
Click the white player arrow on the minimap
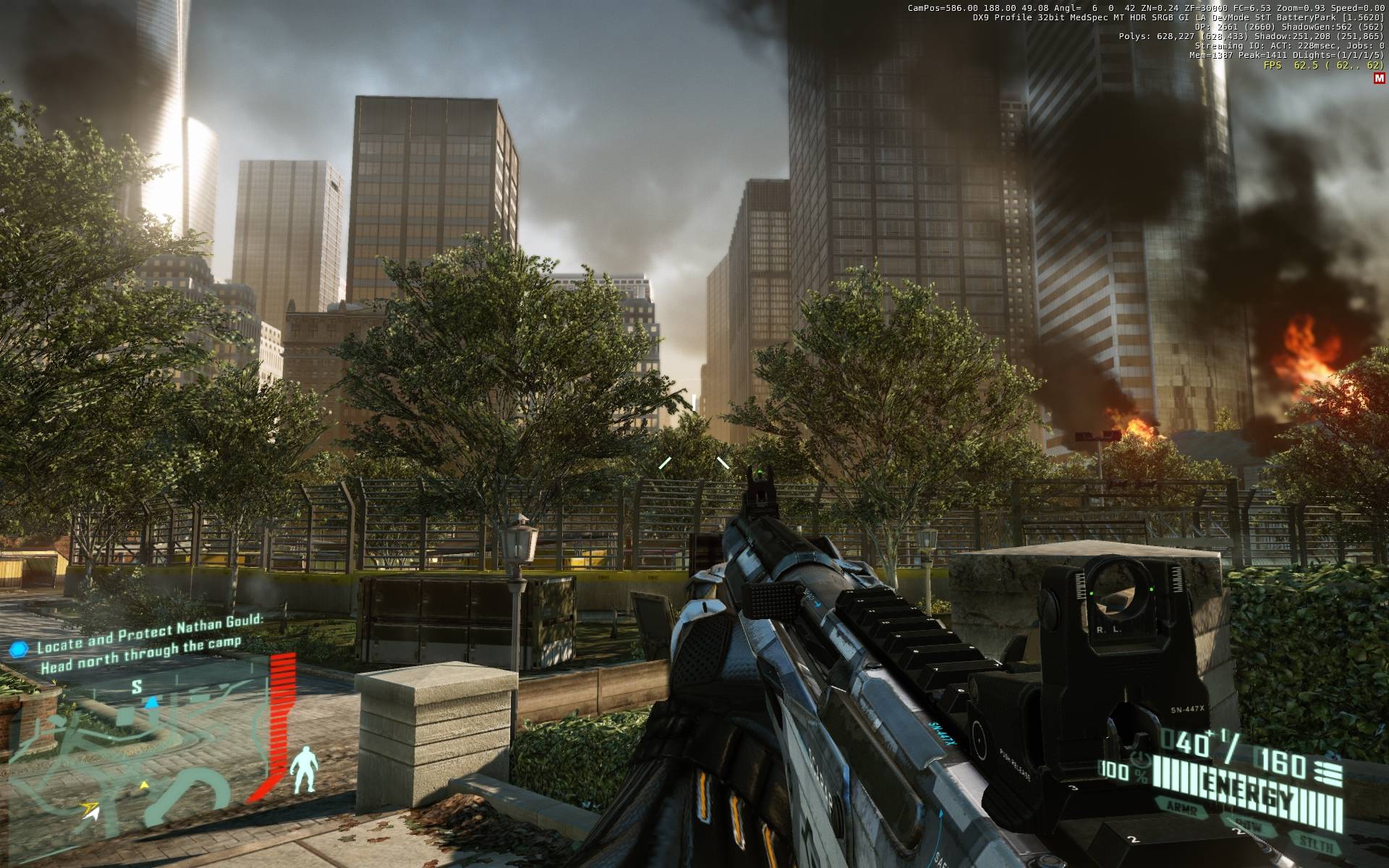coord(90,812)
